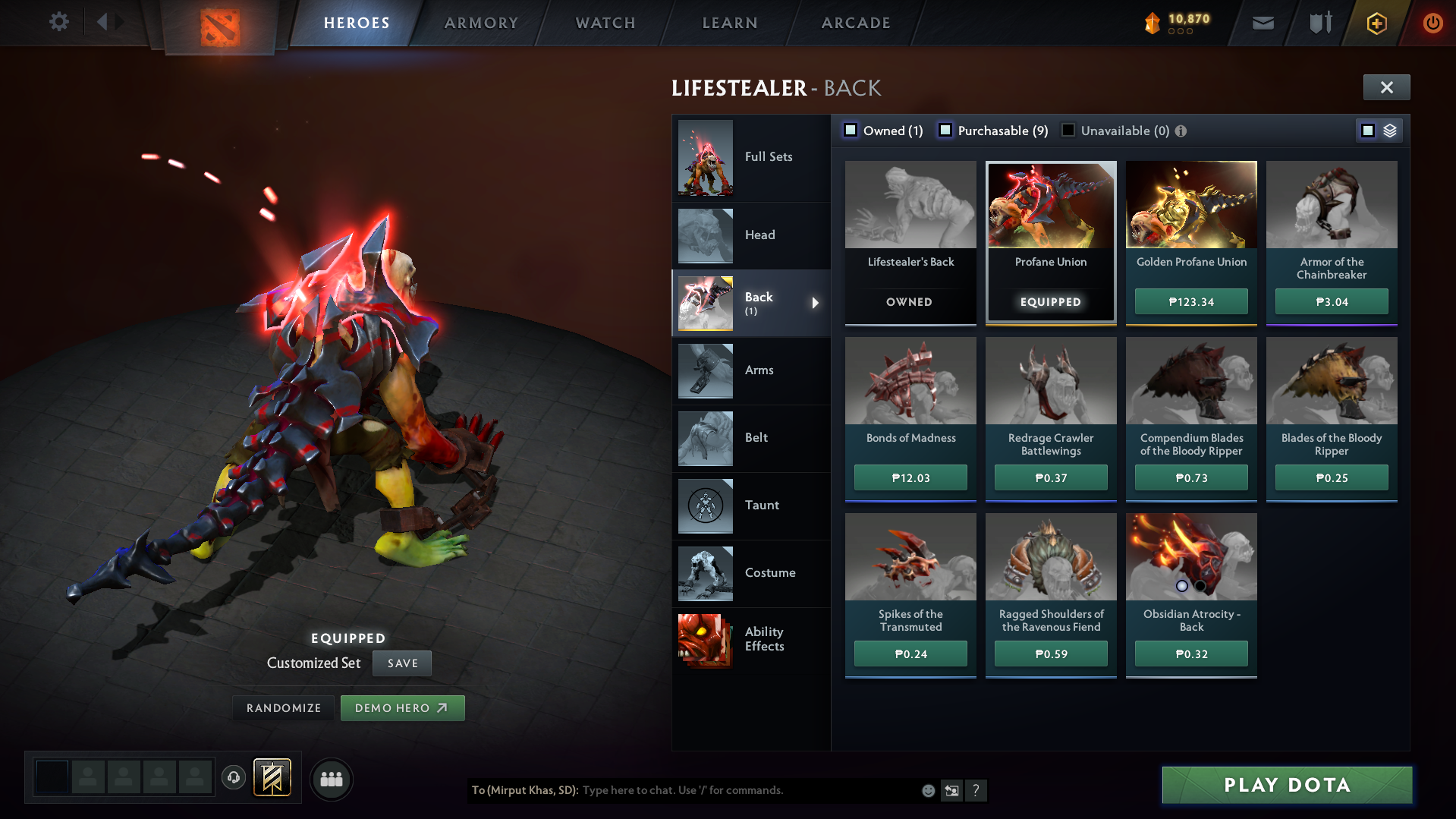Click the power button to exit
The image size is (1456, 819).
click(1432, 22)
